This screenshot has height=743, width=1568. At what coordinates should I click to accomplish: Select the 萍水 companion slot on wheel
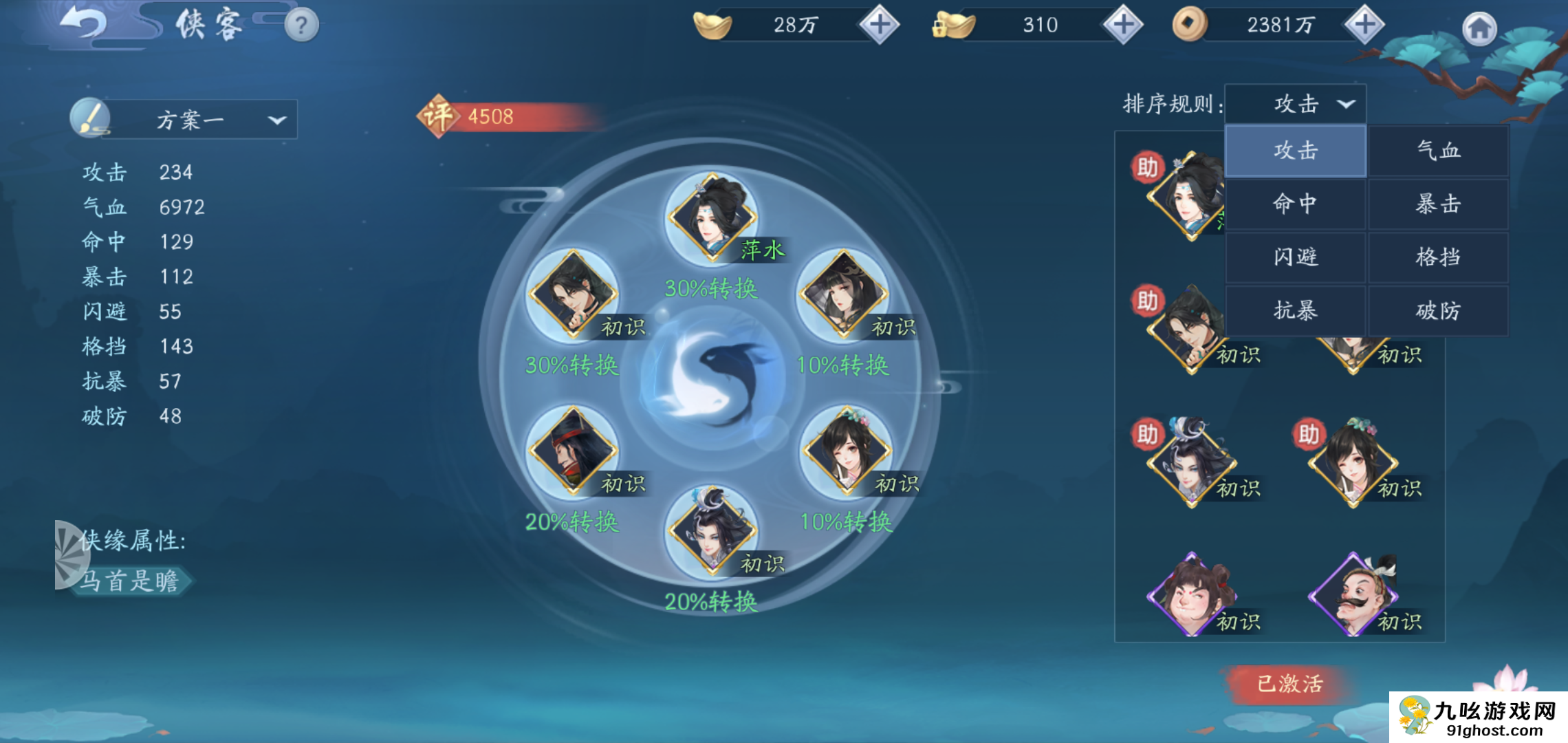(x=712, y=218)
